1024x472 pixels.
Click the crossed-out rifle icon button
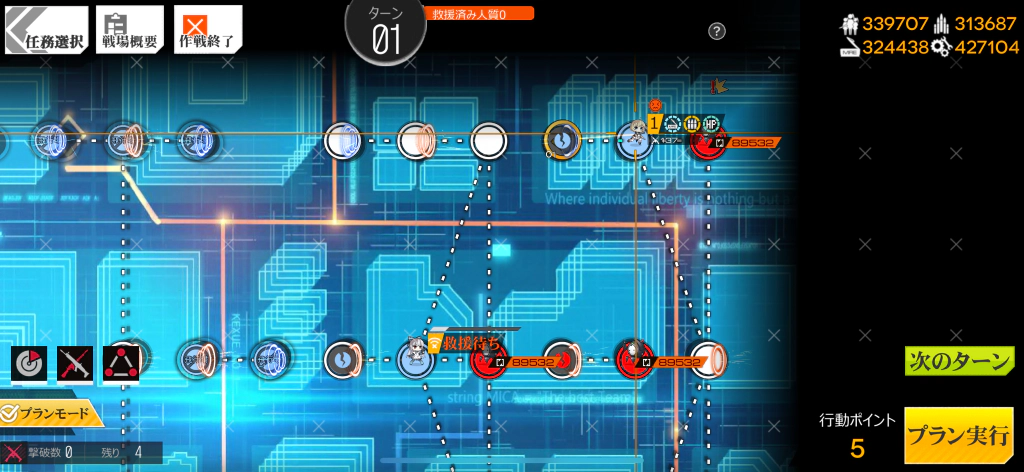(x=75, y=364)
